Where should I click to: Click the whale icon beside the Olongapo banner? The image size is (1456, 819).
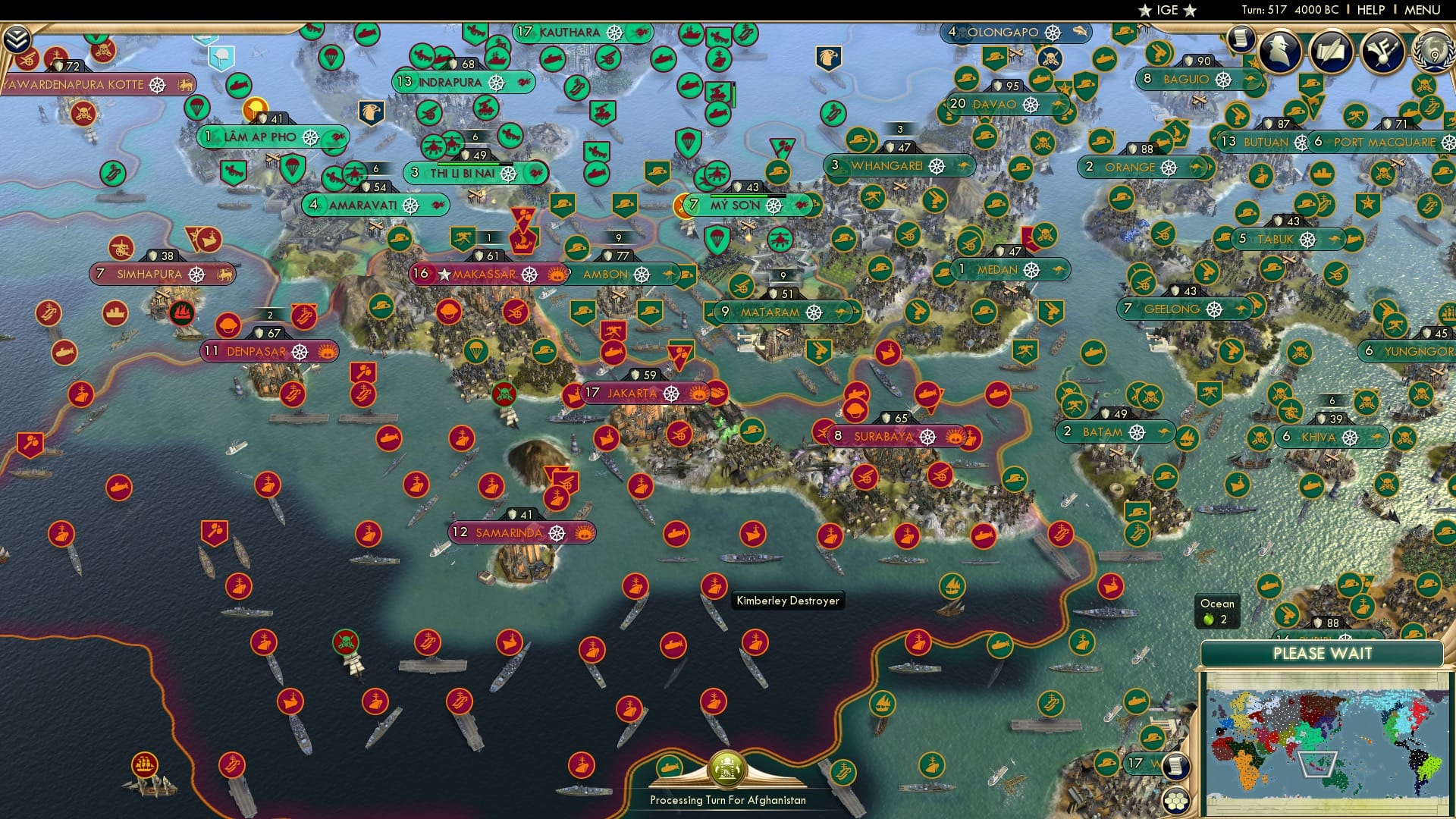point(1080,32)
